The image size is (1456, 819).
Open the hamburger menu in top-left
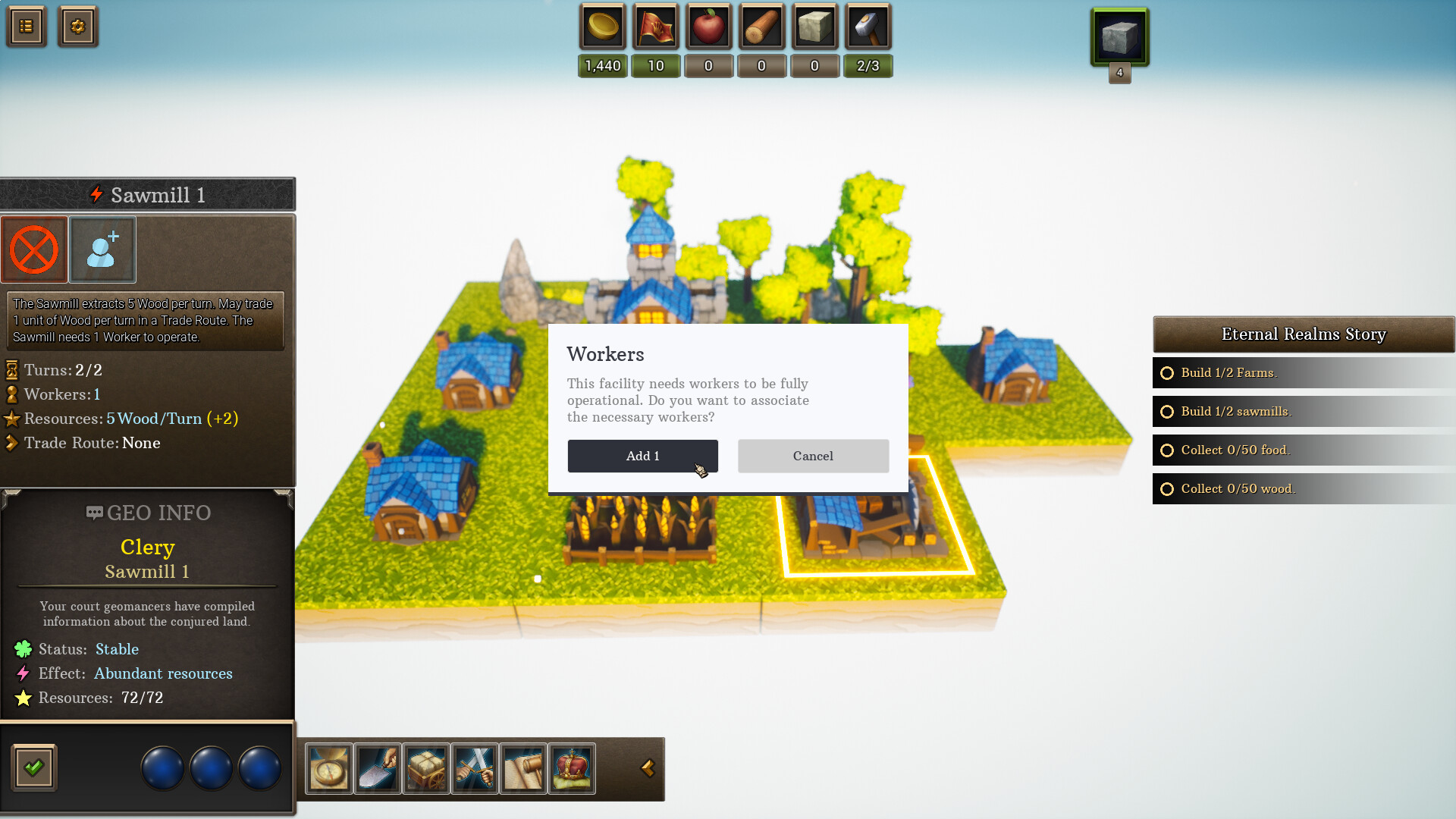26,26
